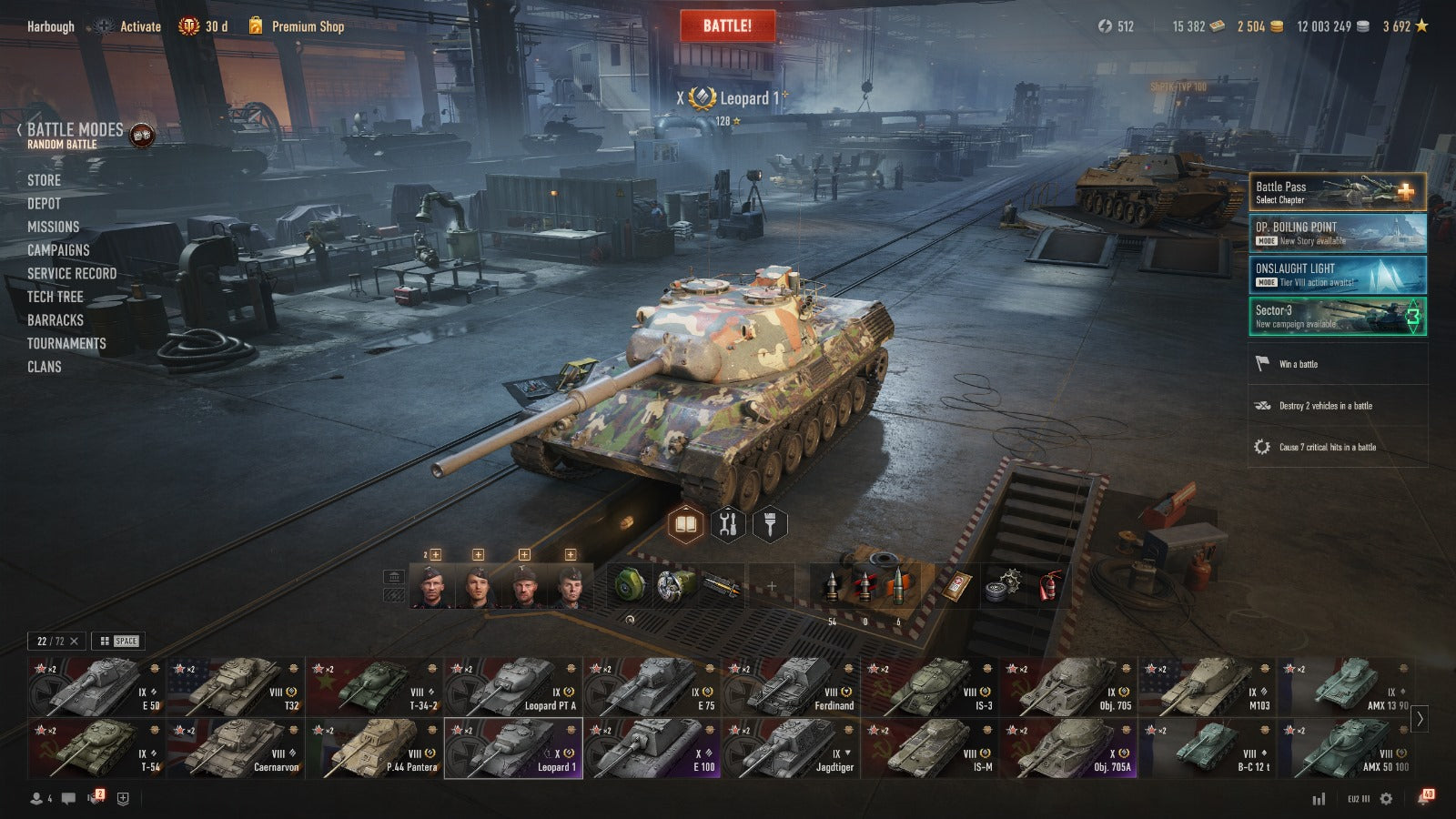
Task: Choose the Jagdtiger from the vehicle carousel
Action: pos(790,748)
